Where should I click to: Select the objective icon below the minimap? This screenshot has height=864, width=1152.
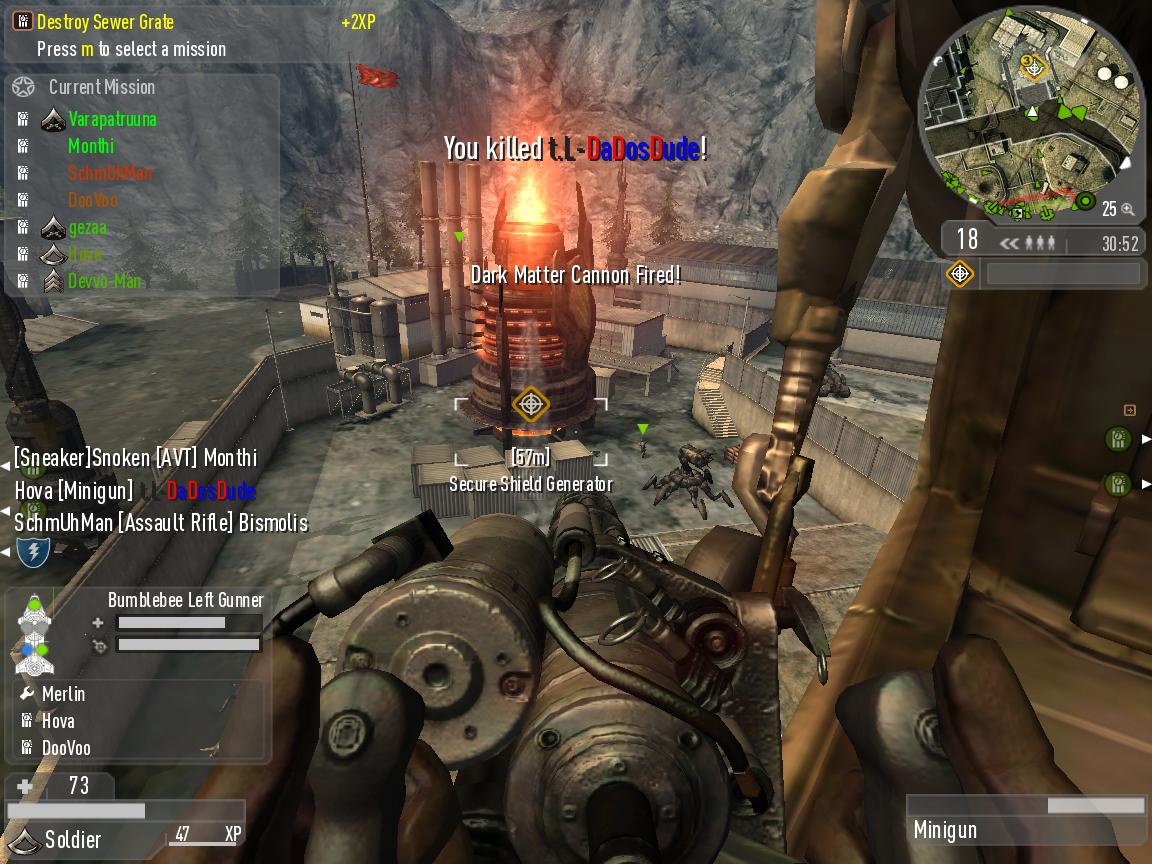[960, 273]
